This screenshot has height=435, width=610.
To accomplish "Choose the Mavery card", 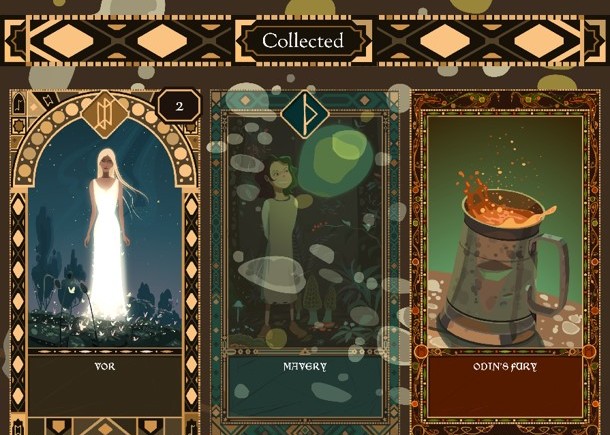I will click(304, 250).
